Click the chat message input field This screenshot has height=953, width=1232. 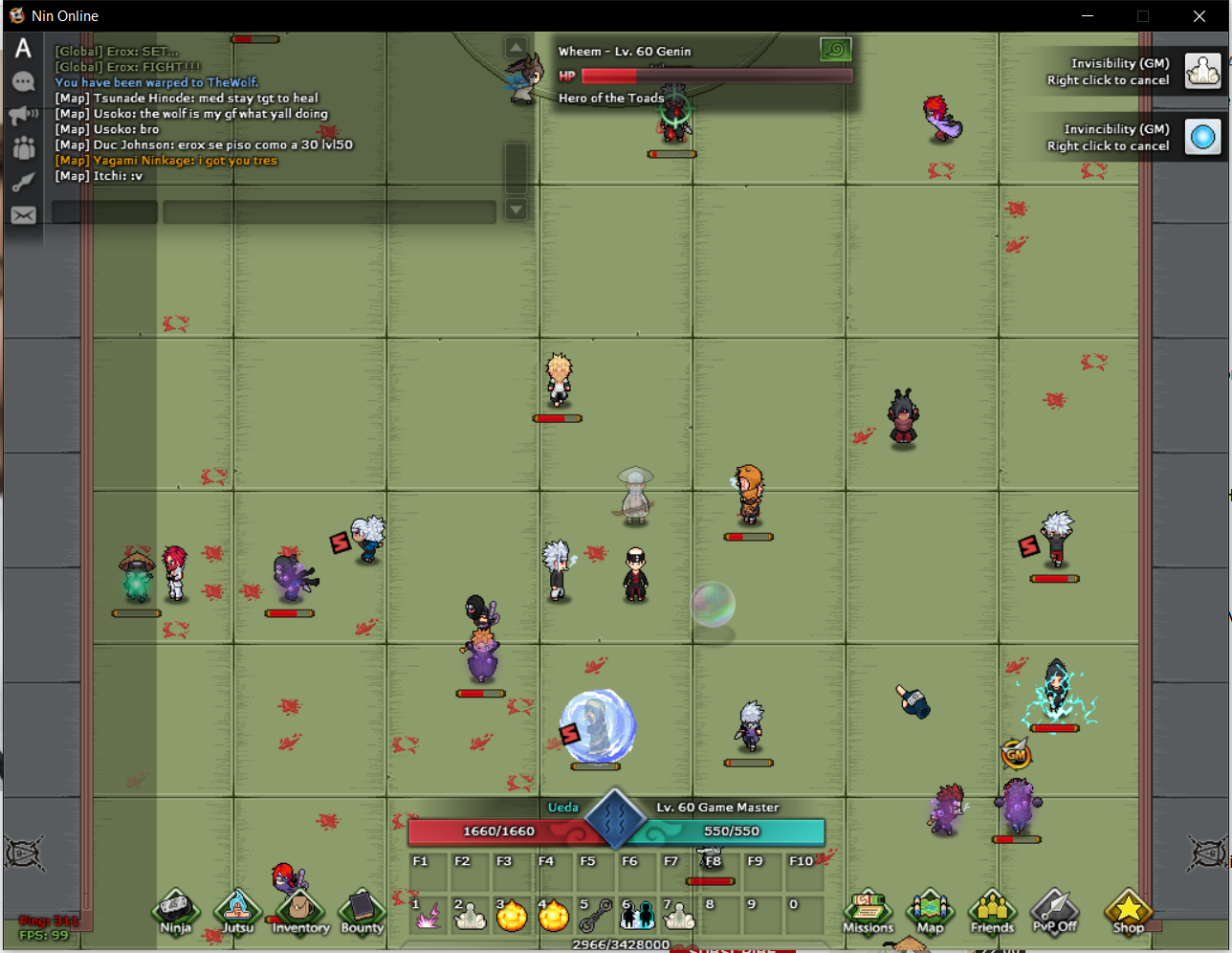click(329, 211)
